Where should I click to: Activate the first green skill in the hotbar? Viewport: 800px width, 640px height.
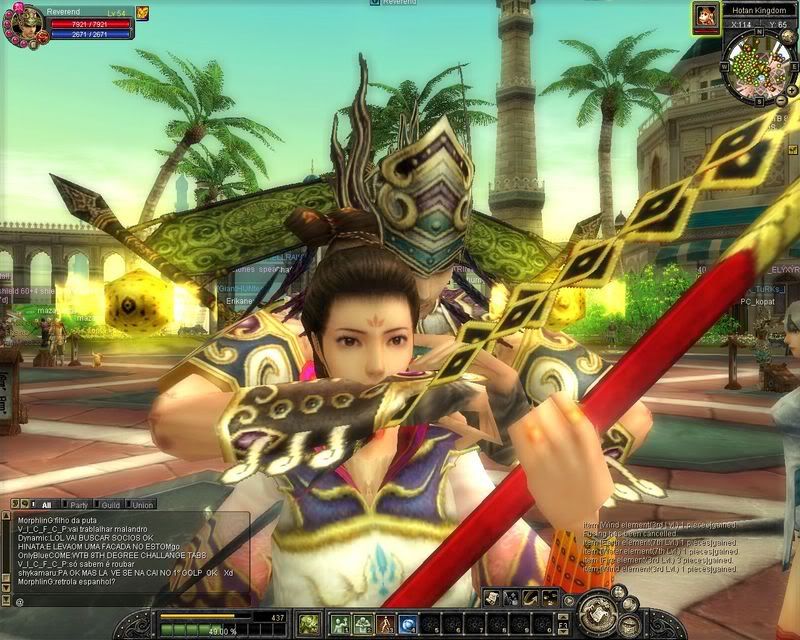pos(340,624)
